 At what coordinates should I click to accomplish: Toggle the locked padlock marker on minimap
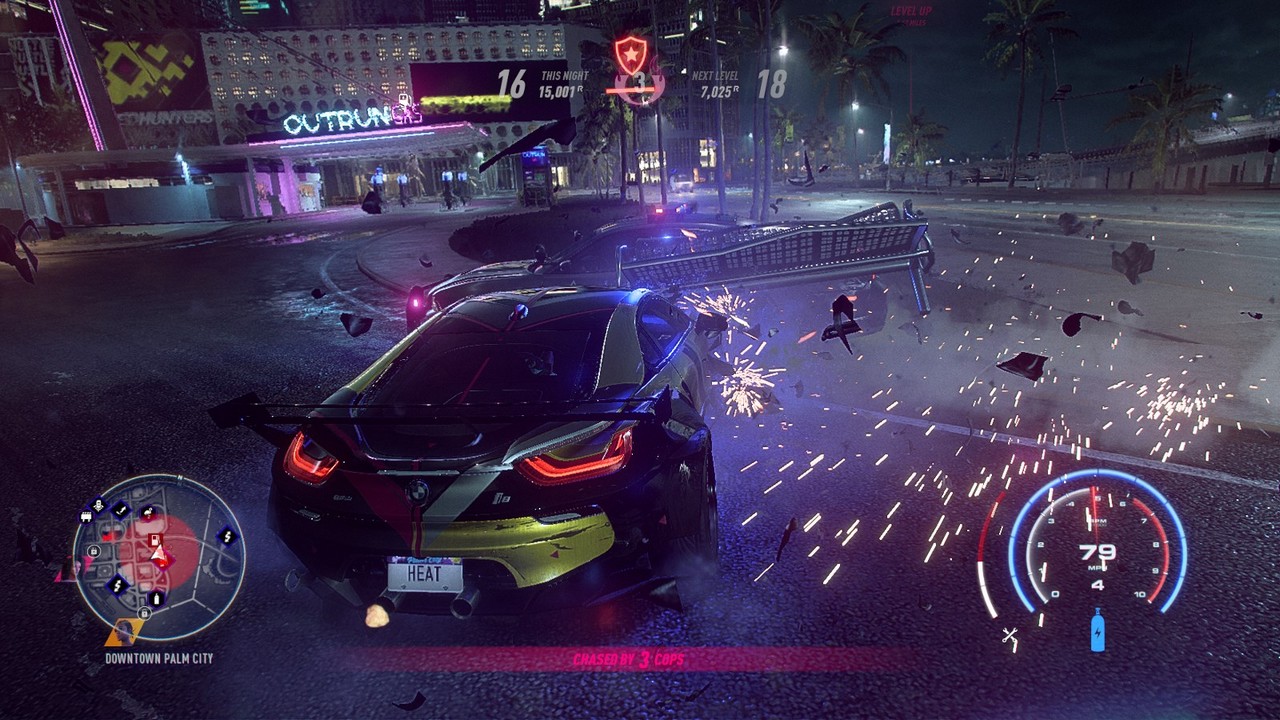click(x=92, y=552)
